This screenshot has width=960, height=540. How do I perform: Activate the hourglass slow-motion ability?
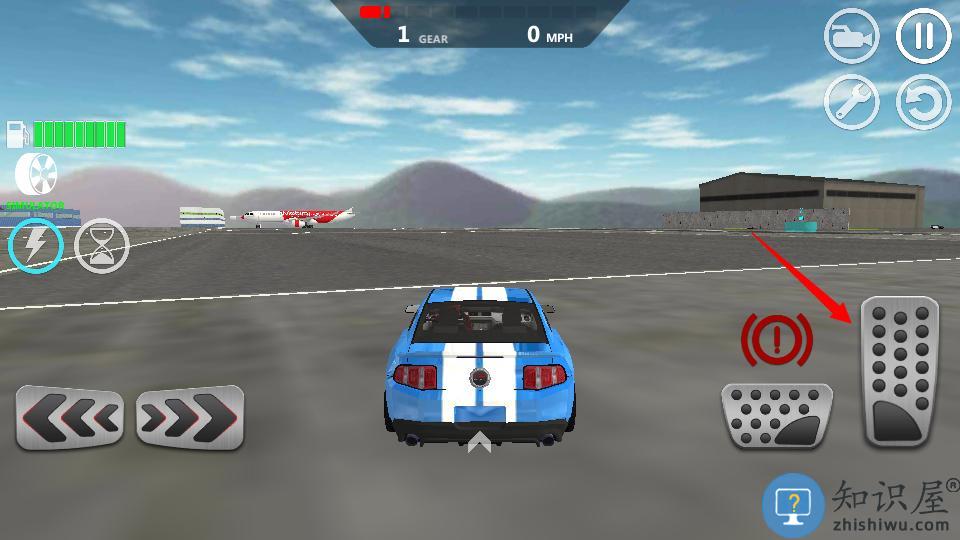102,246
